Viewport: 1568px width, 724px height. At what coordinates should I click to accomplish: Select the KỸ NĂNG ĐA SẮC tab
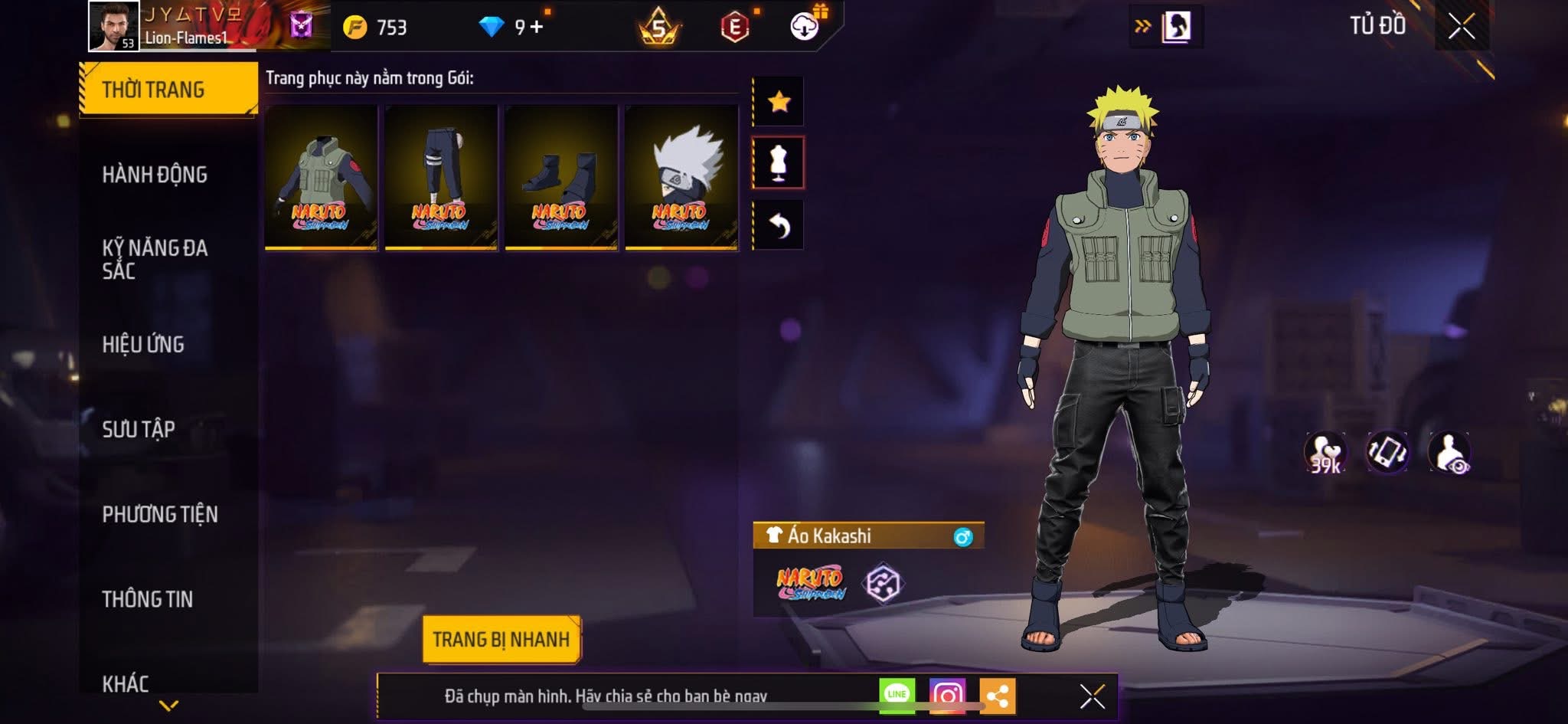point(155,259)
